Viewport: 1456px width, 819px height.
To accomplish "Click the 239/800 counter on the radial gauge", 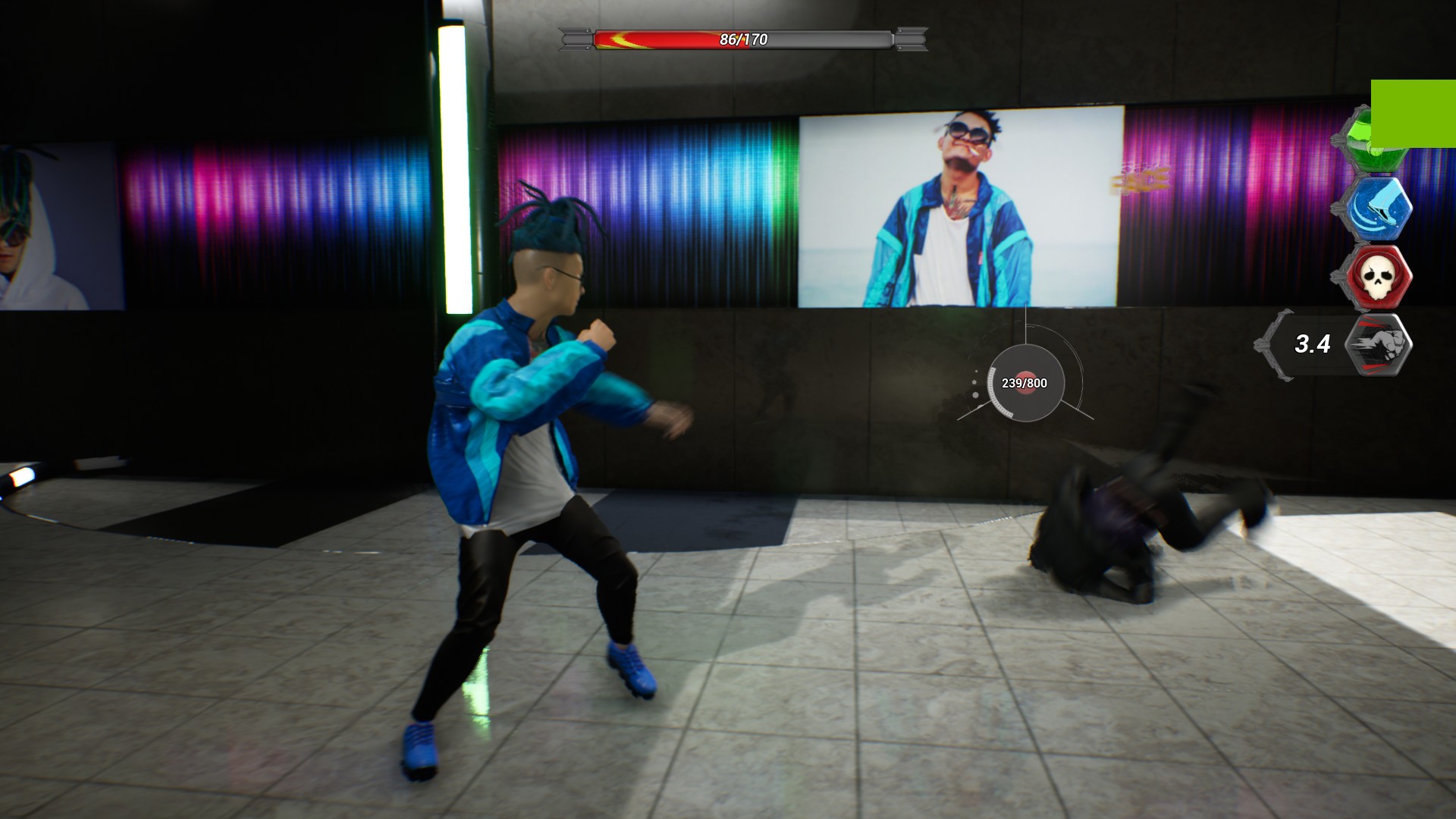I will click(1024, 384).
